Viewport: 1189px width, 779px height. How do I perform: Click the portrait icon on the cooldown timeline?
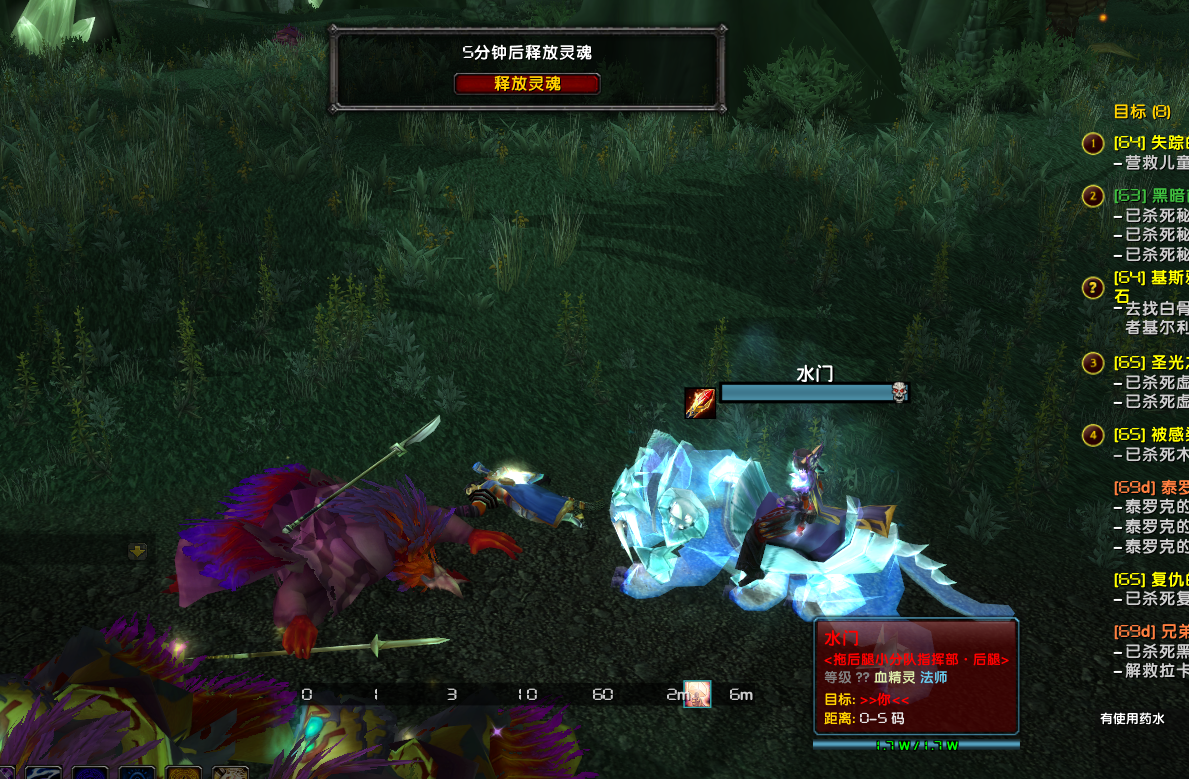click(697, 694)
